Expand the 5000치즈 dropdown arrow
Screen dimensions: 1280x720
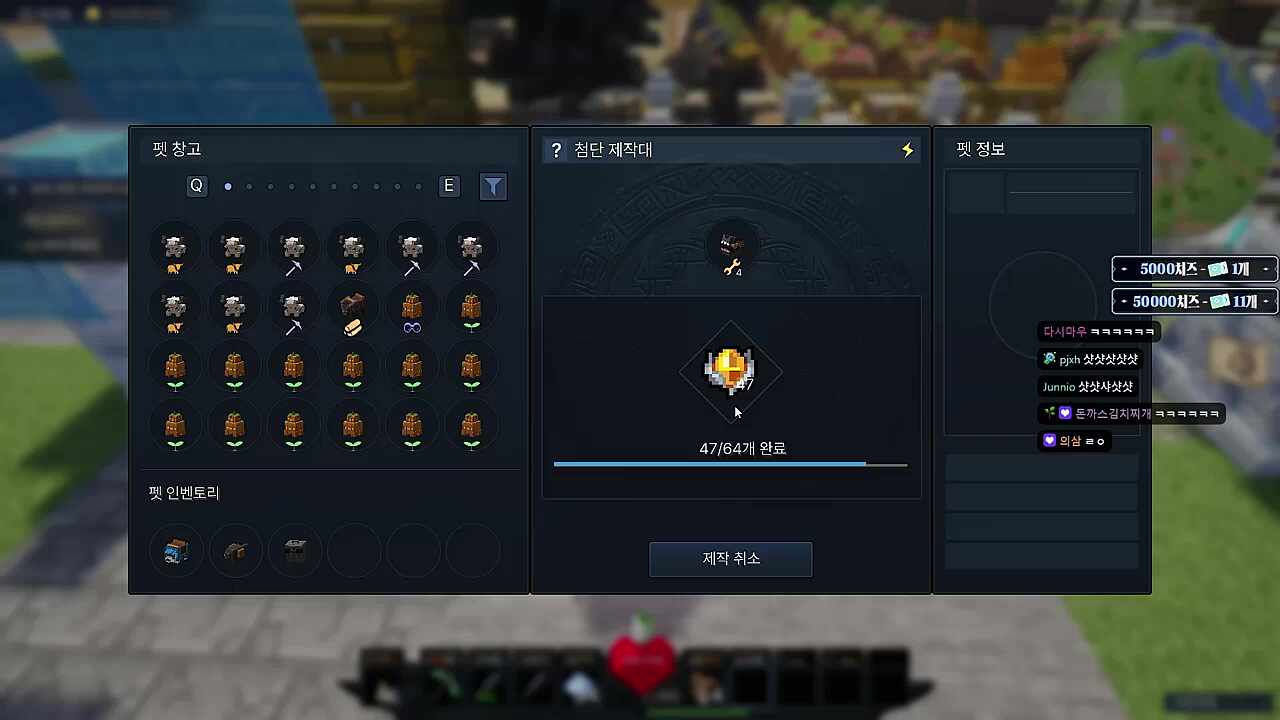click(1267, 268)
